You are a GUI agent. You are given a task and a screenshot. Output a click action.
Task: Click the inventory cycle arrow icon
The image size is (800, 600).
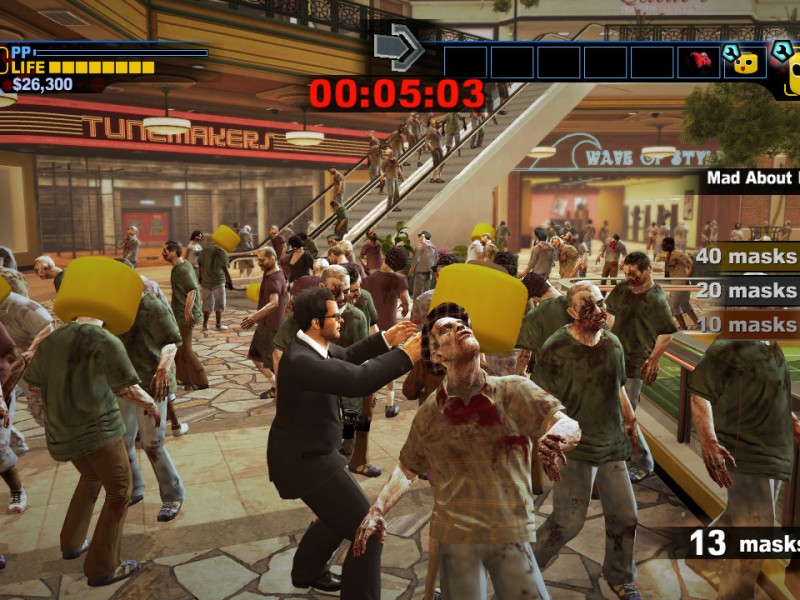(x=398, y=47)
